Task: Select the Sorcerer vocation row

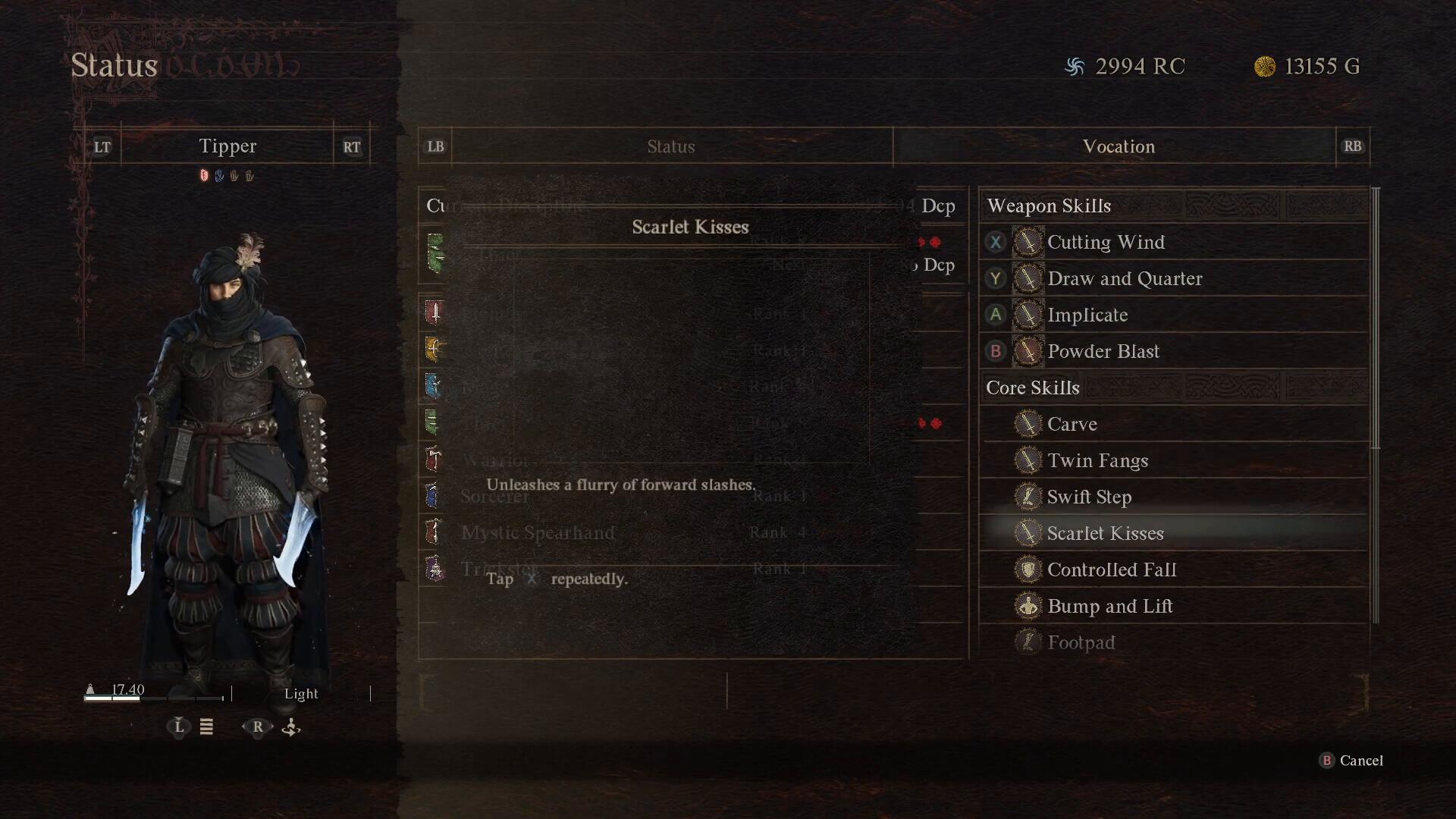Action: (494, 497)
